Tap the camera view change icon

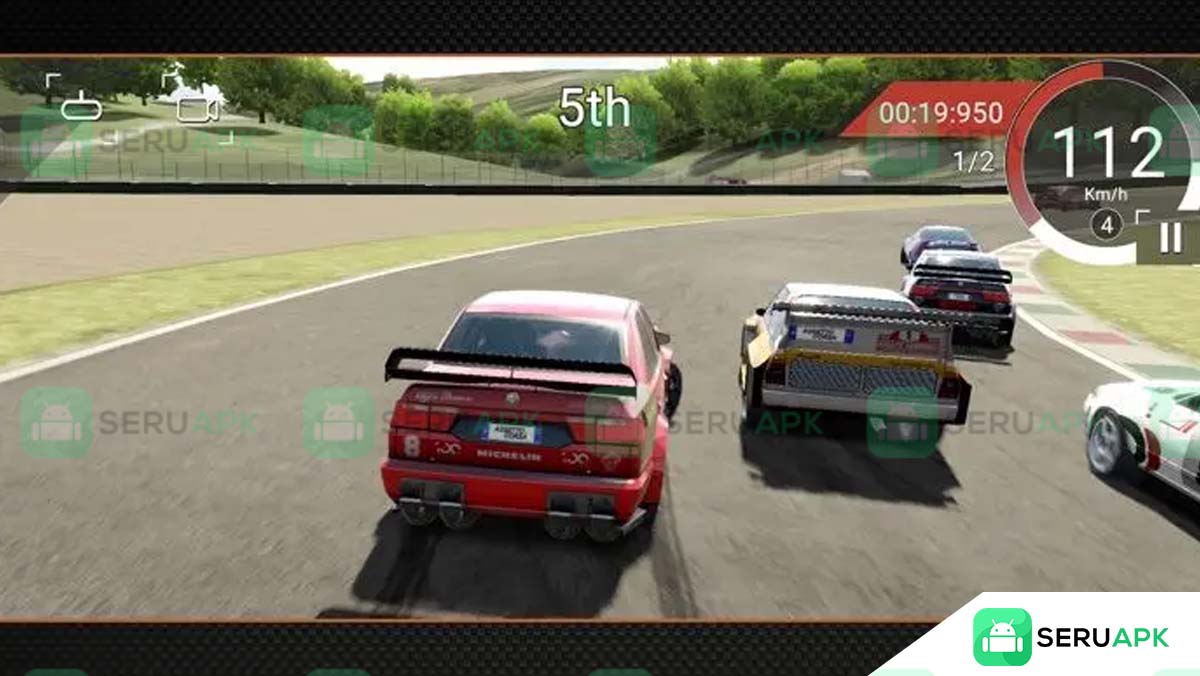coord(197,105)
